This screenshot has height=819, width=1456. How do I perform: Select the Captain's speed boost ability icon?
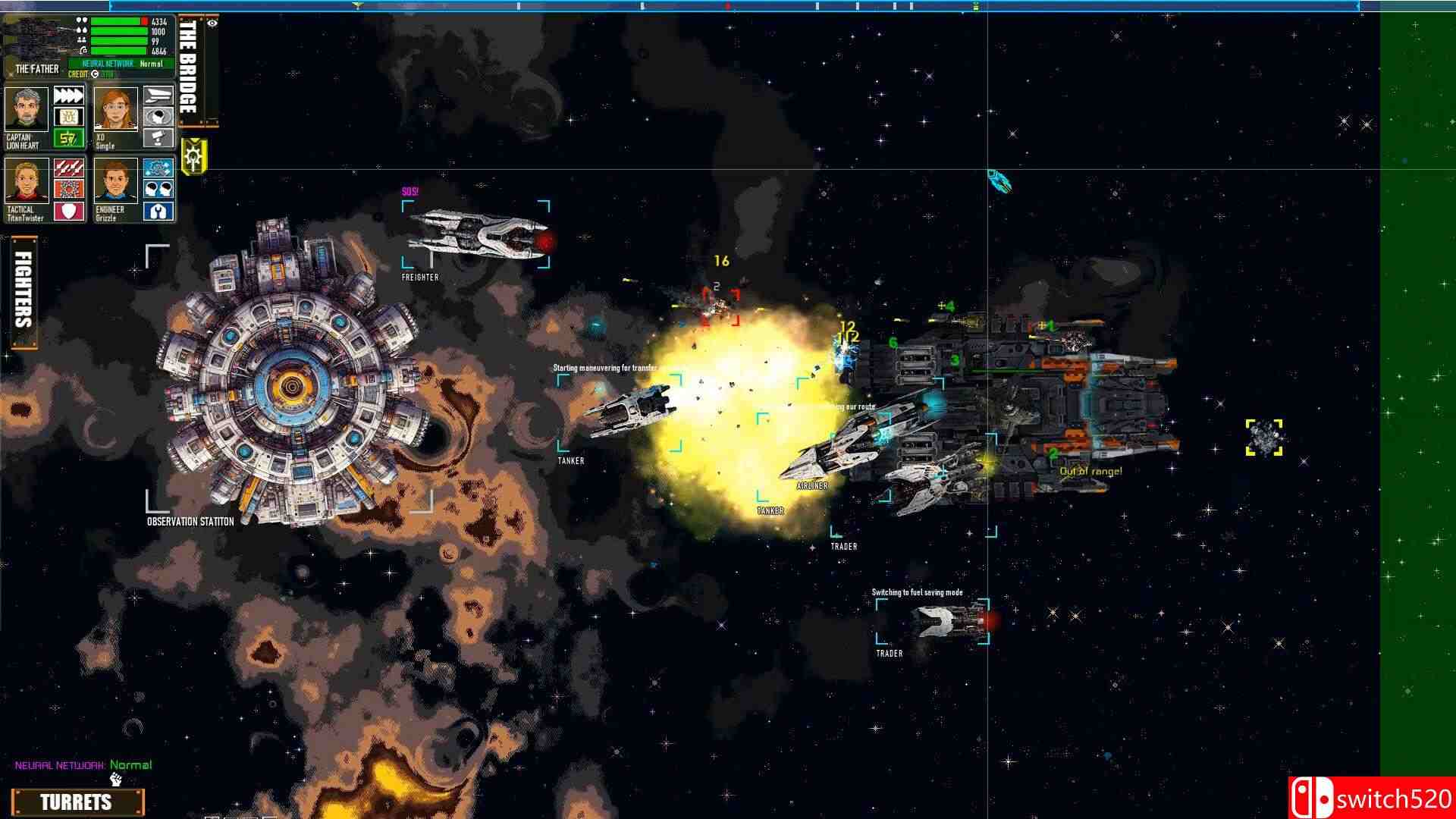(x=68, y=95)
